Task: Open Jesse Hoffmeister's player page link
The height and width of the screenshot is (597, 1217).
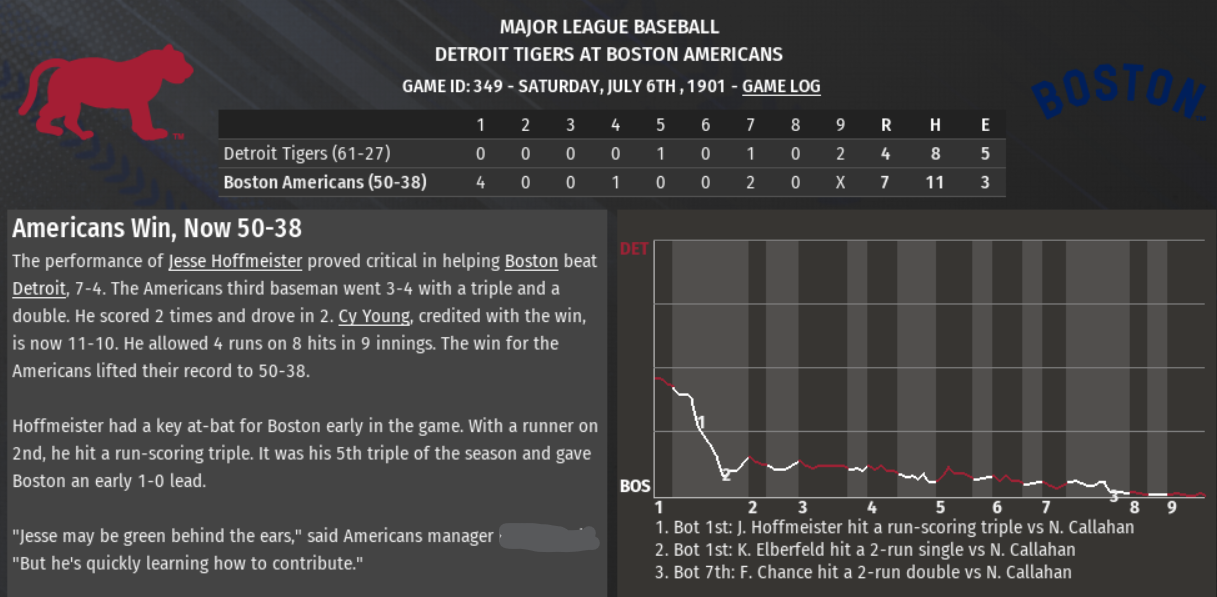Action: click(235, 262)
